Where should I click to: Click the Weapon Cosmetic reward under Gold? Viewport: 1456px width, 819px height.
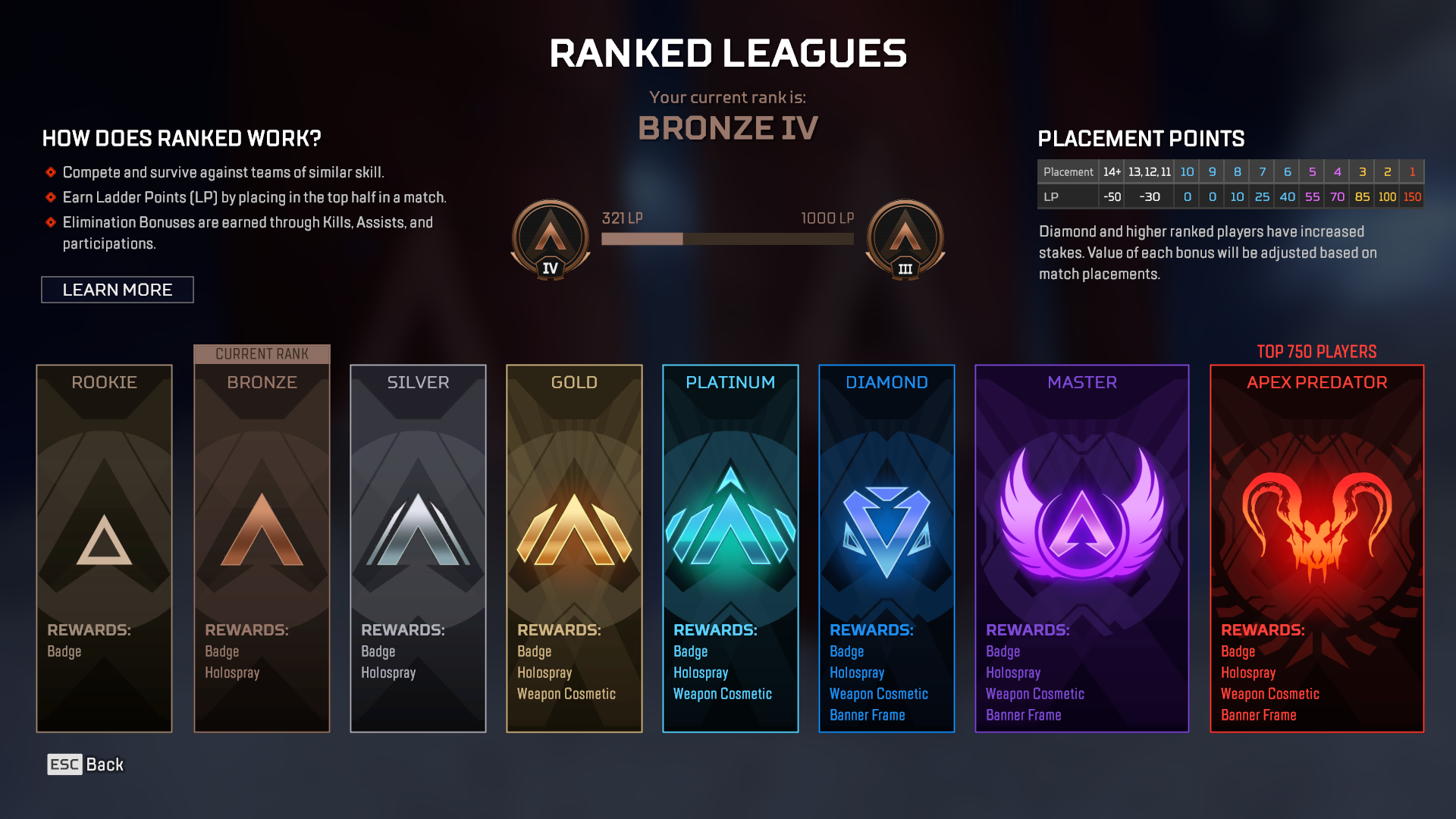pyautogui.click(x=568, y=693)
